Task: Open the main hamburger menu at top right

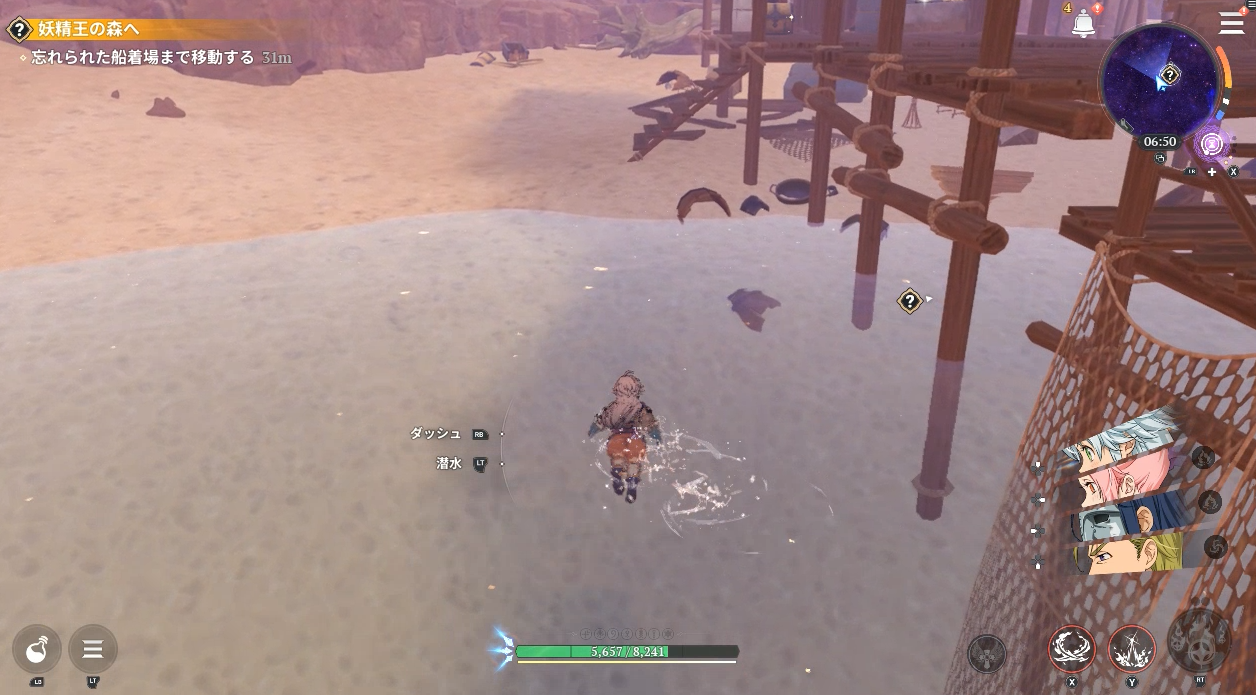Action: point(1231,23)
